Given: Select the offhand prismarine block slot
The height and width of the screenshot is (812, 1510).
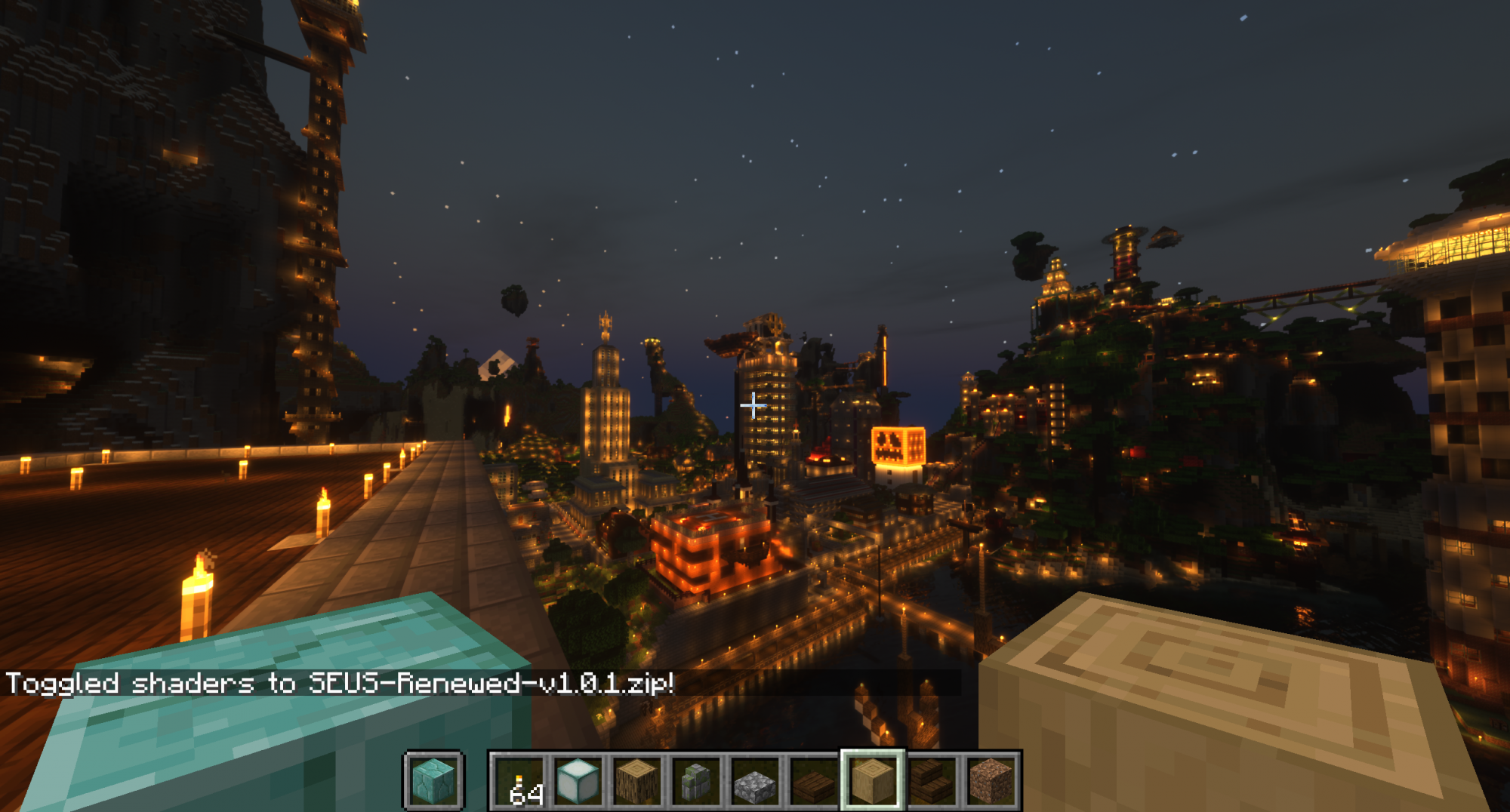Looking at the screenshot, I should click(x=433, y=780).
